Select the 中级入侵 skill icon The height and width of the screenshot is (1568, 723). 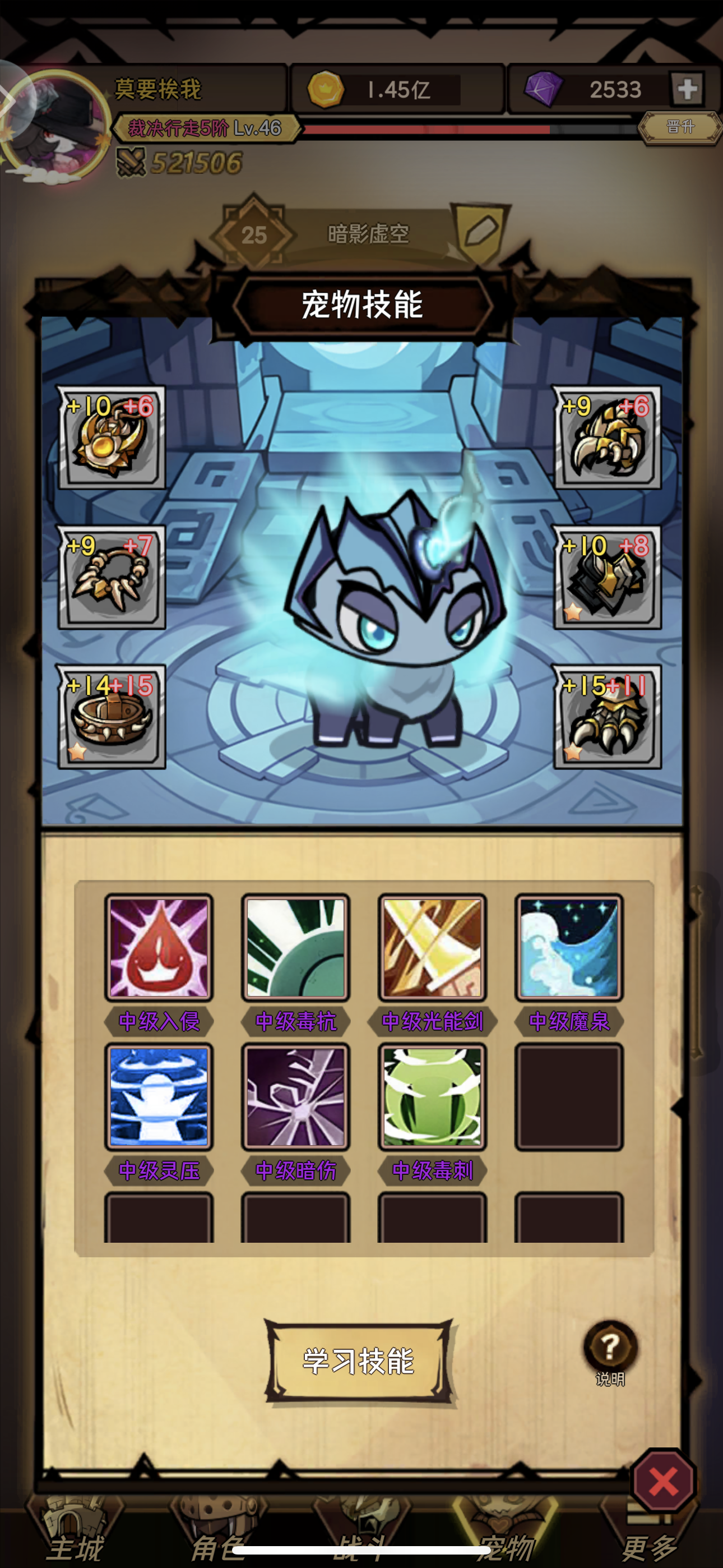pos(158,948)
